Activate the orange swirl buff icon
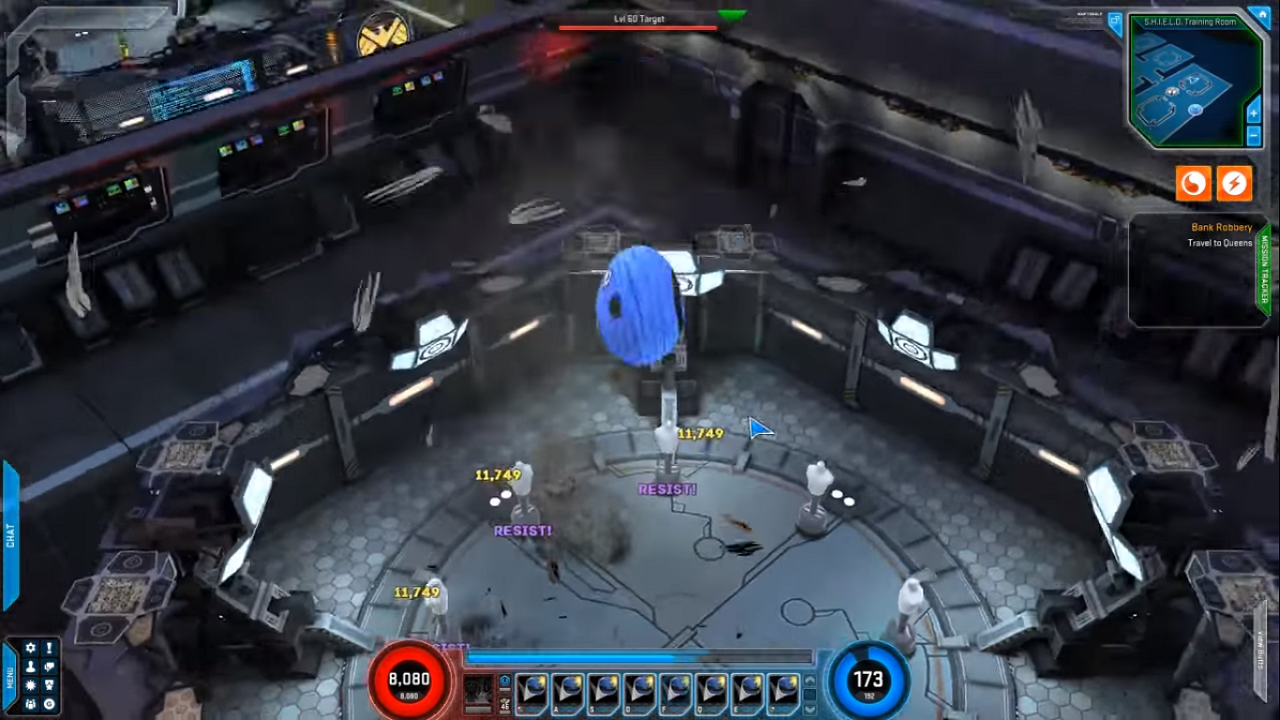 [x=1193, y=183]
